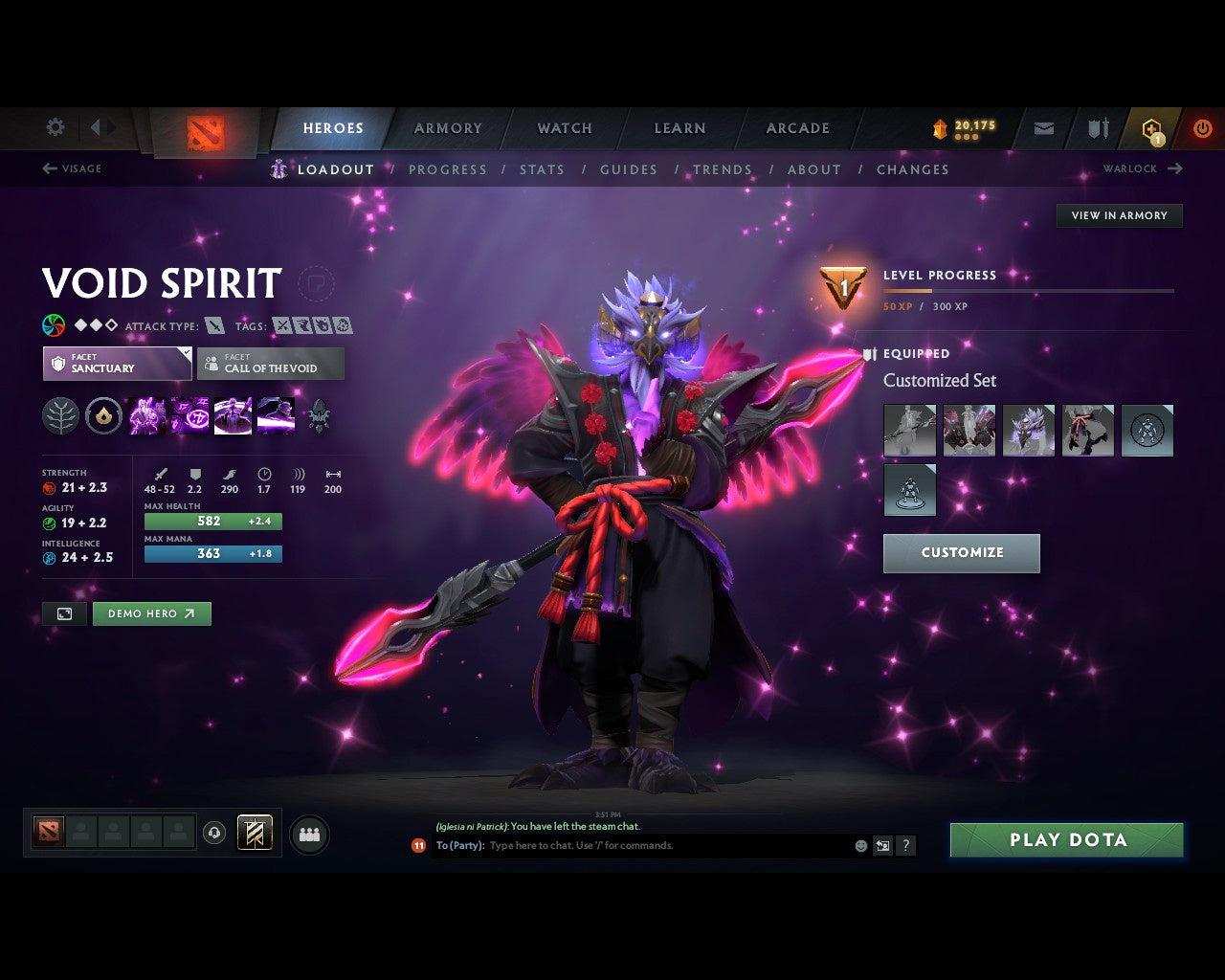The image size is (1225, 980).
Task: Switch to the Stats tab
Action: click(x=542, y=169)
